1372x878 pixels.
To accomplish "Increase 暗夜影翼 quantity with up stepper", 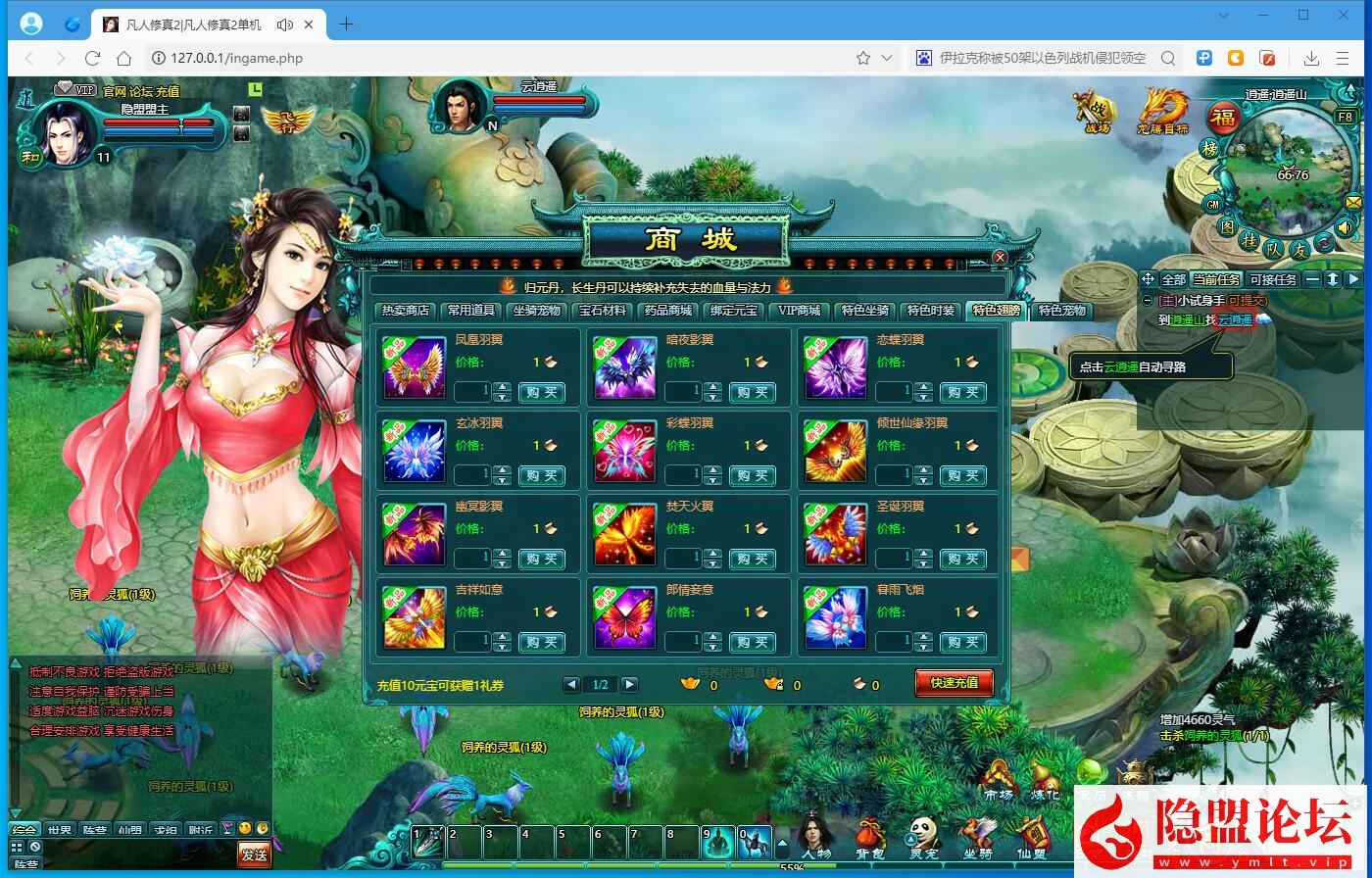I will [712, 386].
